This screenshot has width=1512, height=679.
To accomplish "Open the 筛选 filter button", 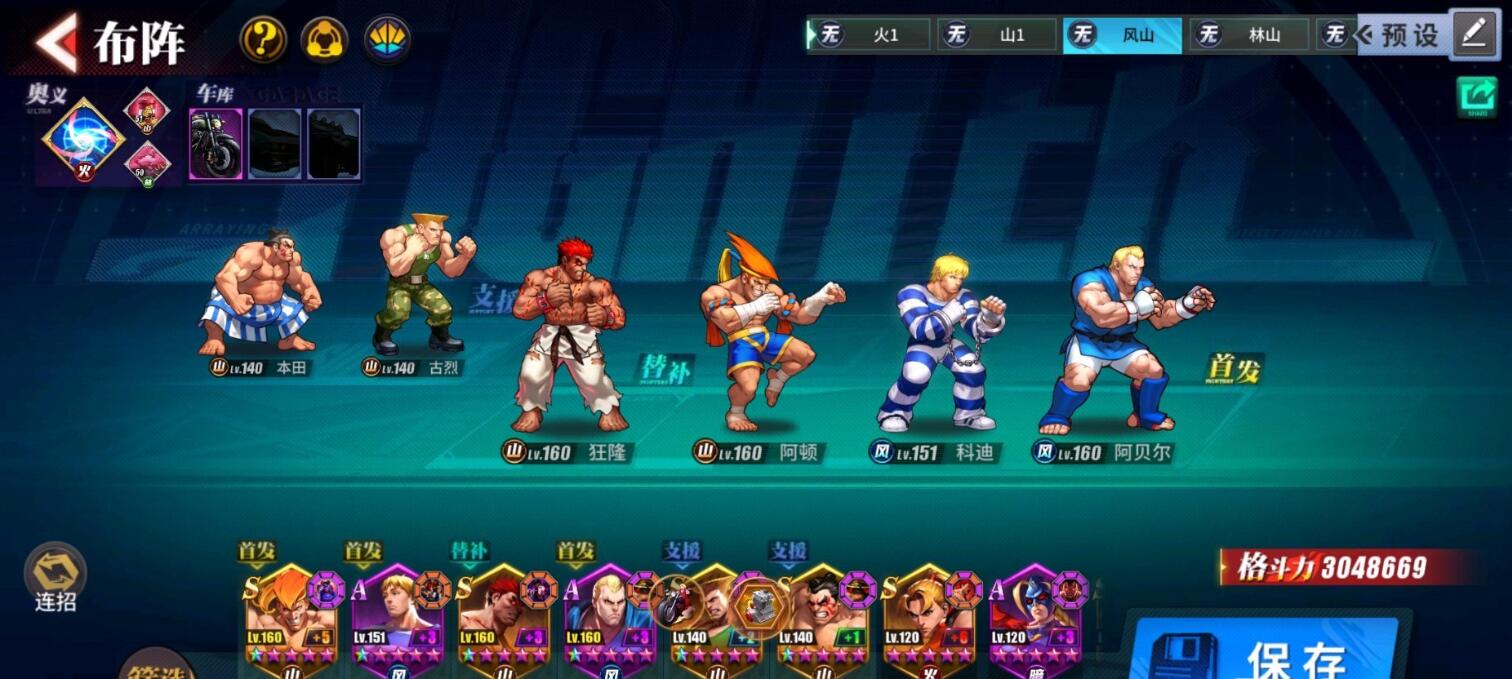I will pyautogui.click(x=155, y=665).
